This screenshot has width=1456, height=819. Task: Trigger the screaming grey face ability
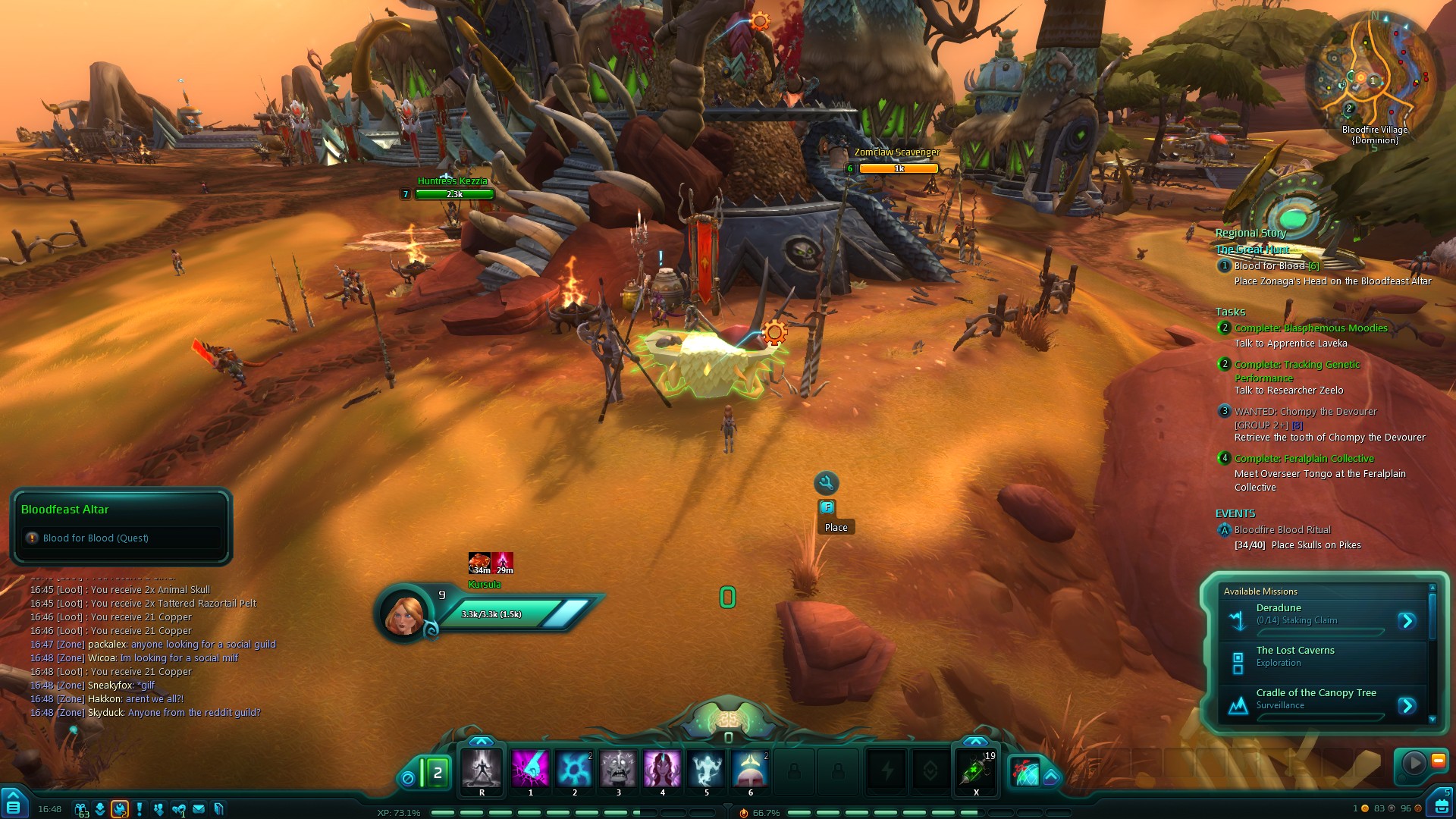(618, 769)
